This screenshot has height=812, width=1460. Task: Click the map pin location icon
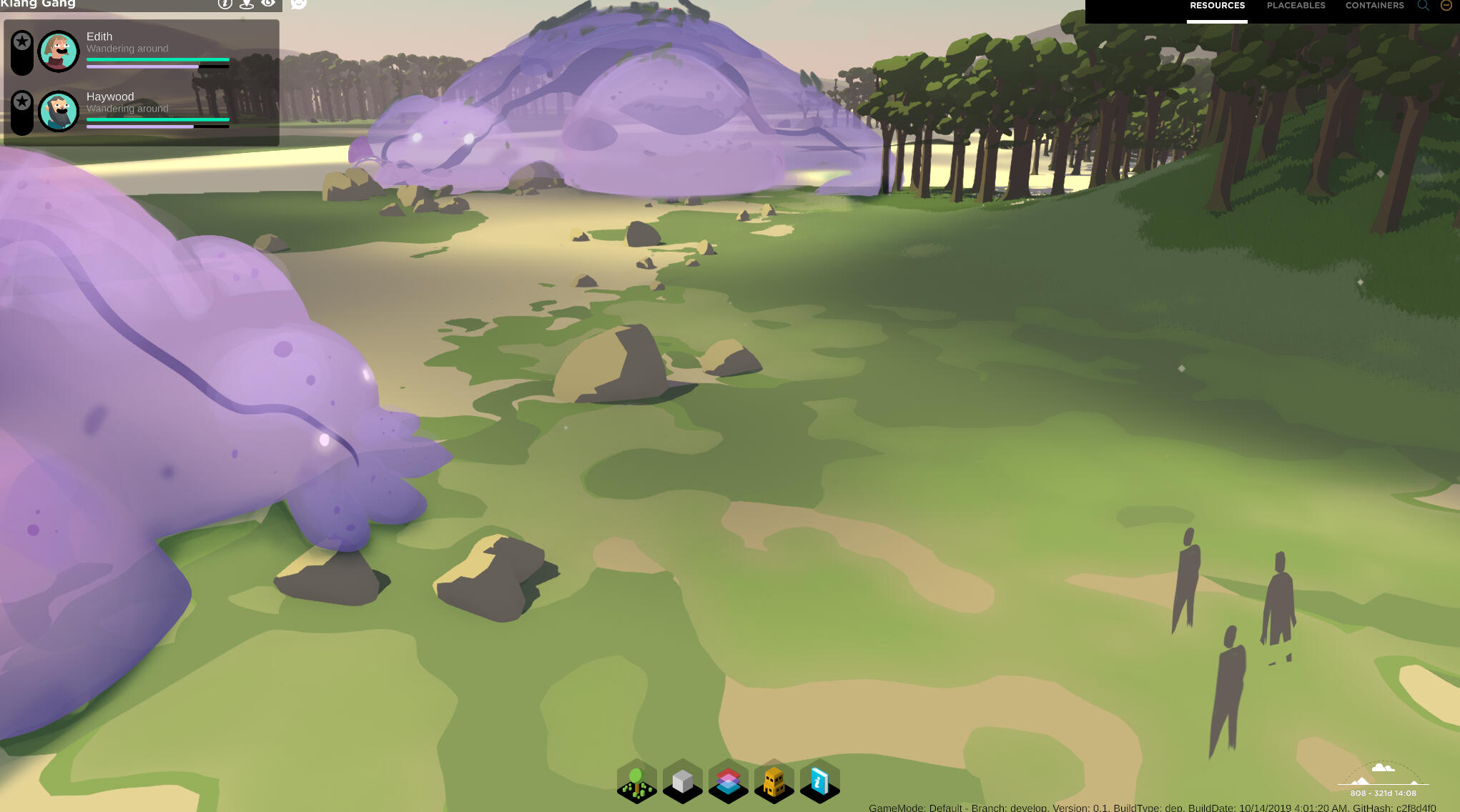click(x=247, y=4)
